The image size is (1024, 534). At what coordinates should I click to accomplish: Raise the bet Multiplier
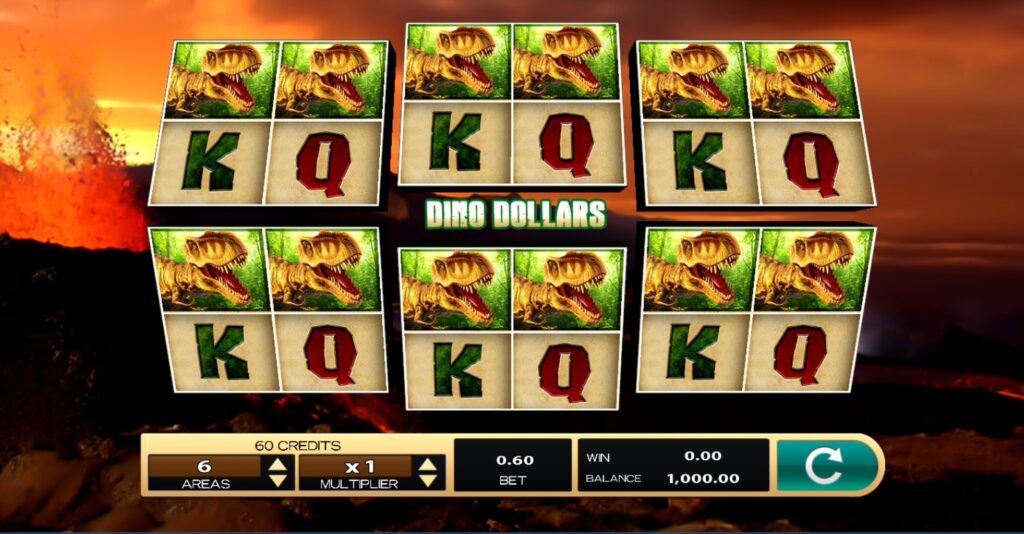pyautogui.click(x=429, y=464)
